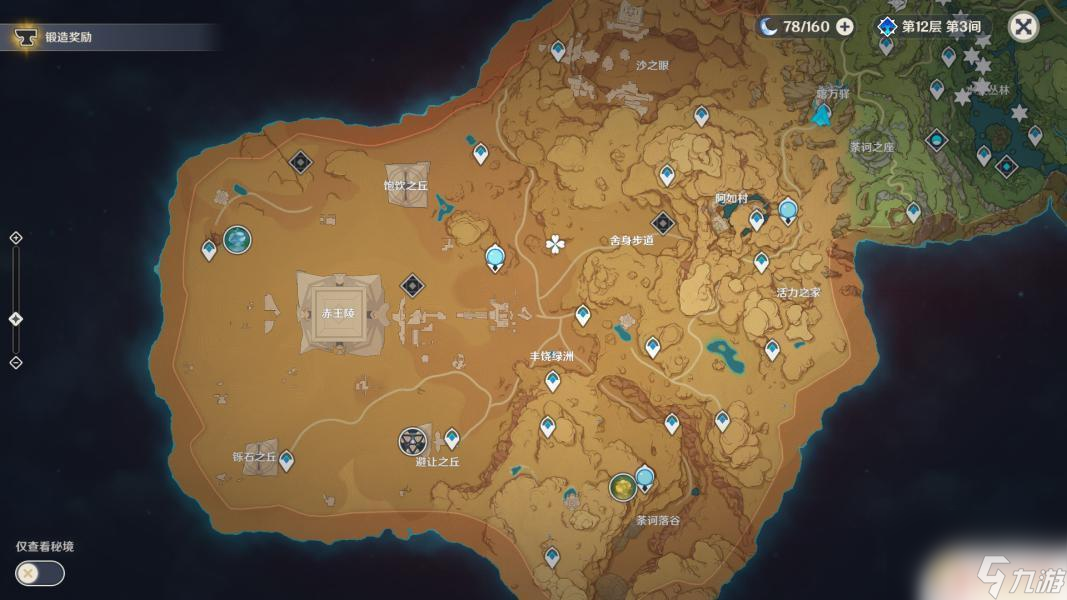Open the 锻造奖励 forging reward notice
Viewport: 1067px width, 600px height.
click(x=70, y=38)
